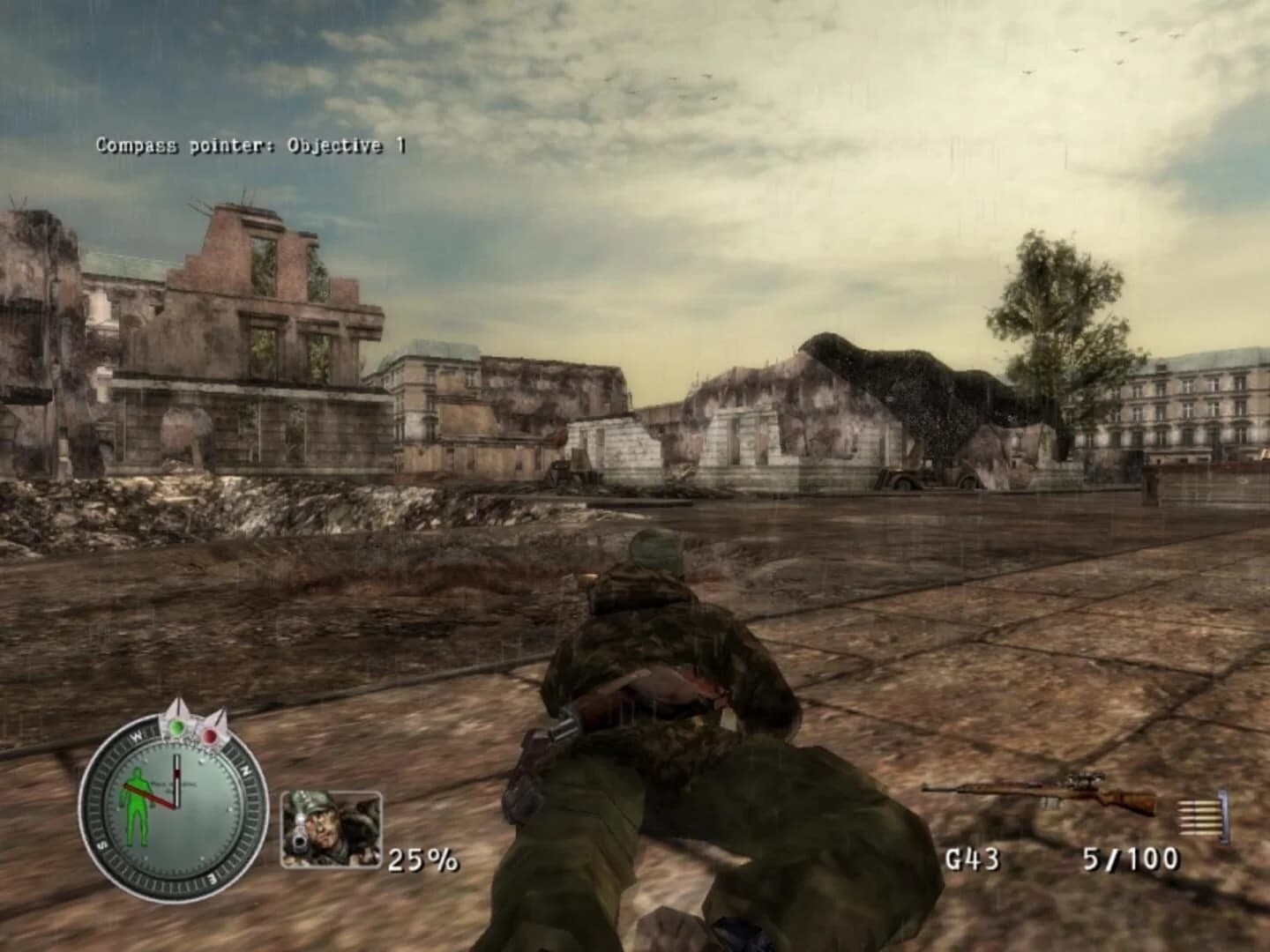Open the compass pointer arrow above the dial
The image size is (1270, 952).
(176, 714)
